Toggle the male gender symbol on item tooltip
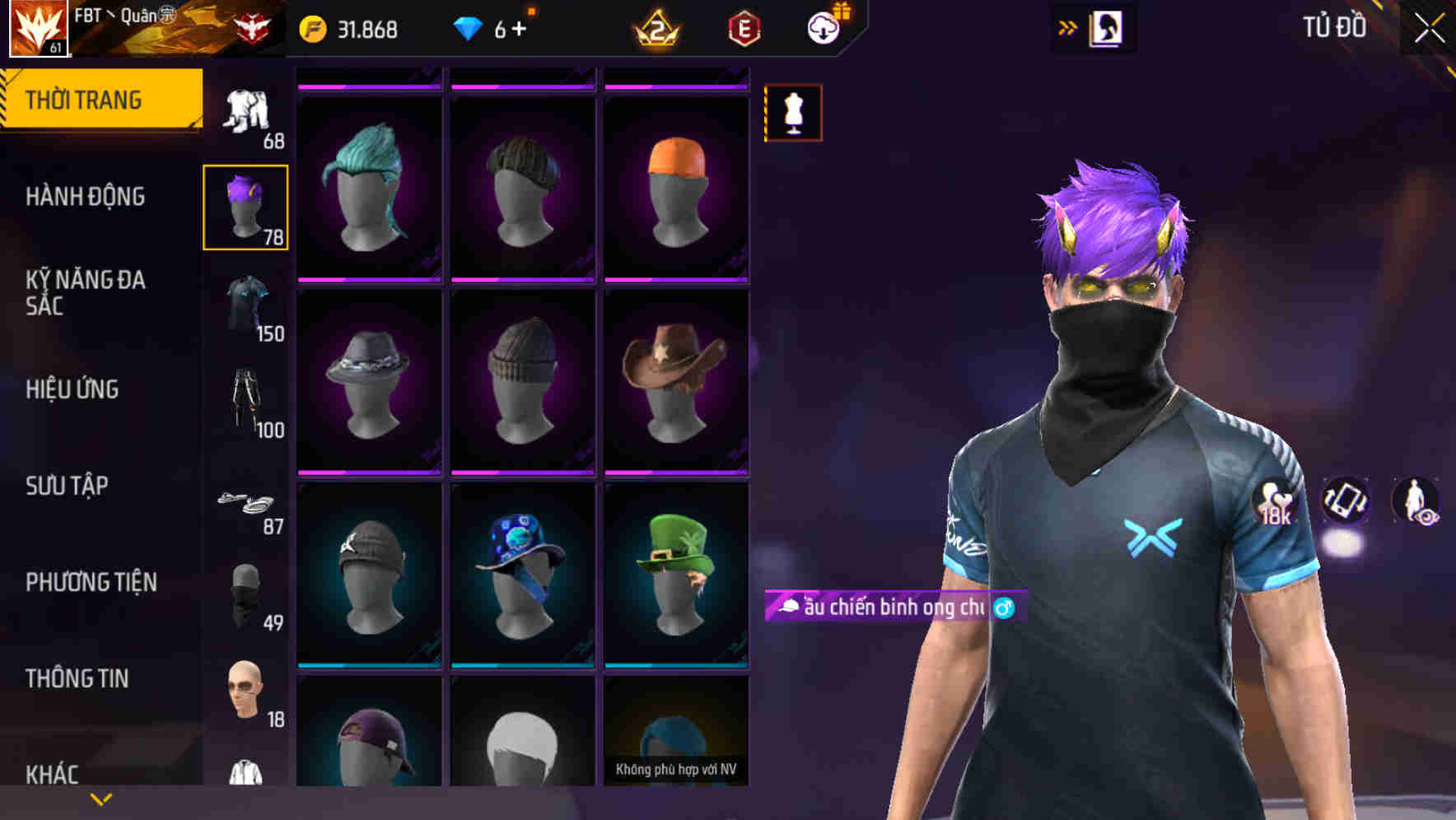 (1006, 609)
